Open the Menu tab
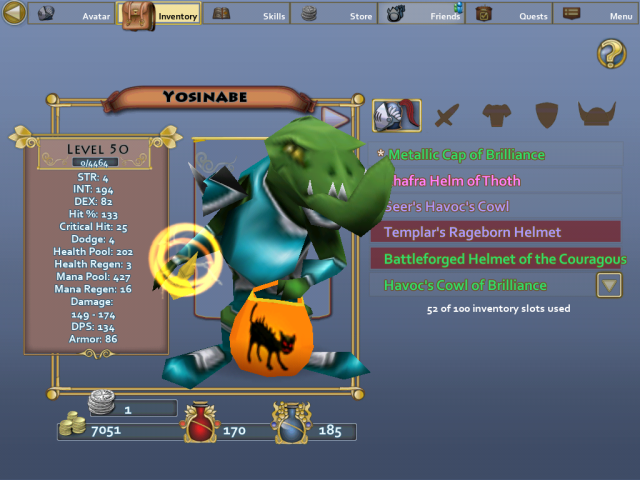 point(597,14)
